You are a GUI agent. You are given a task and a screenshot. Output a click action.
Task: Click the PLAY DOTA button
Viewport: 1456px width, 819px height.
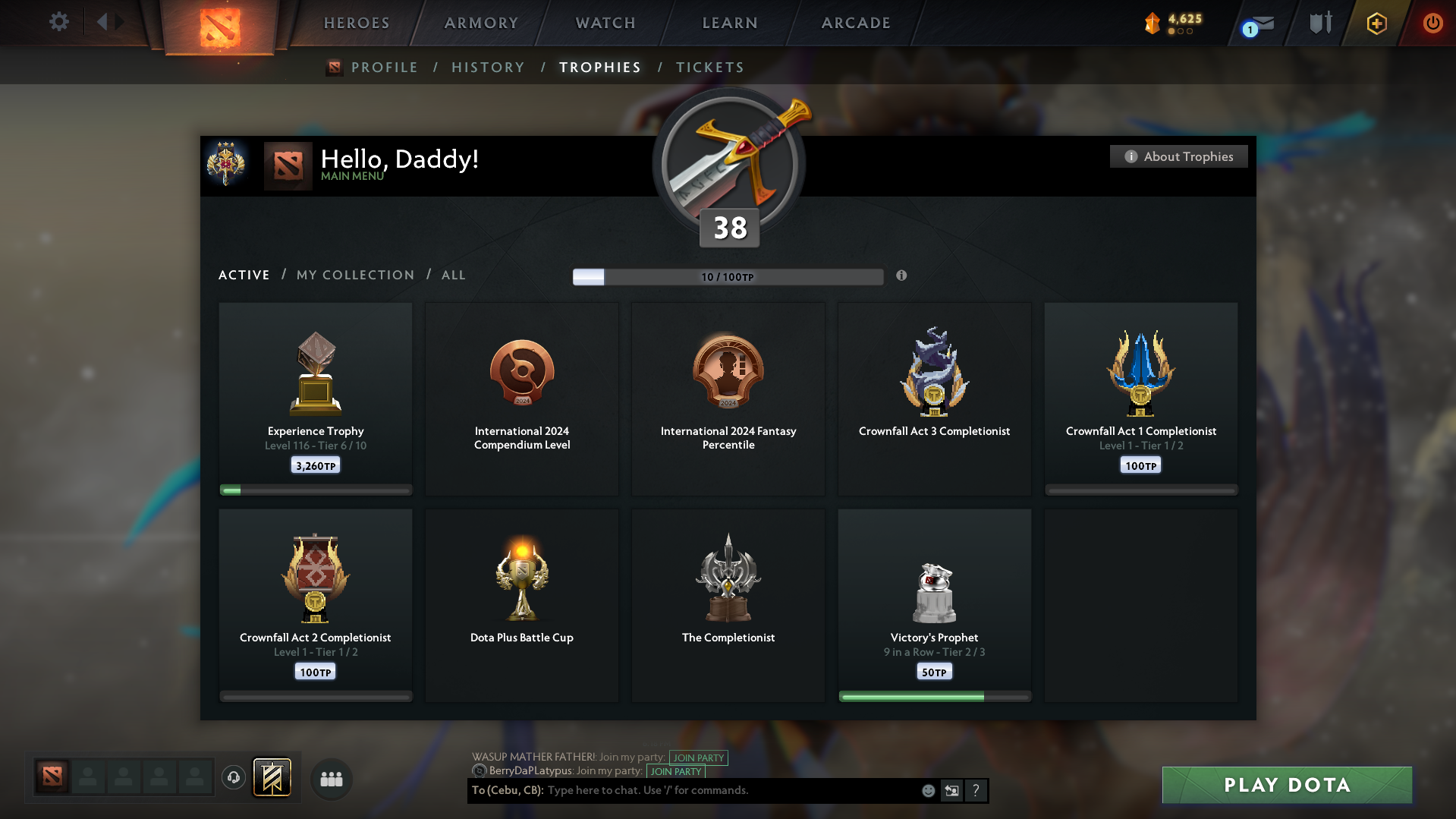pyautogui.click(x=1286, y=785)
